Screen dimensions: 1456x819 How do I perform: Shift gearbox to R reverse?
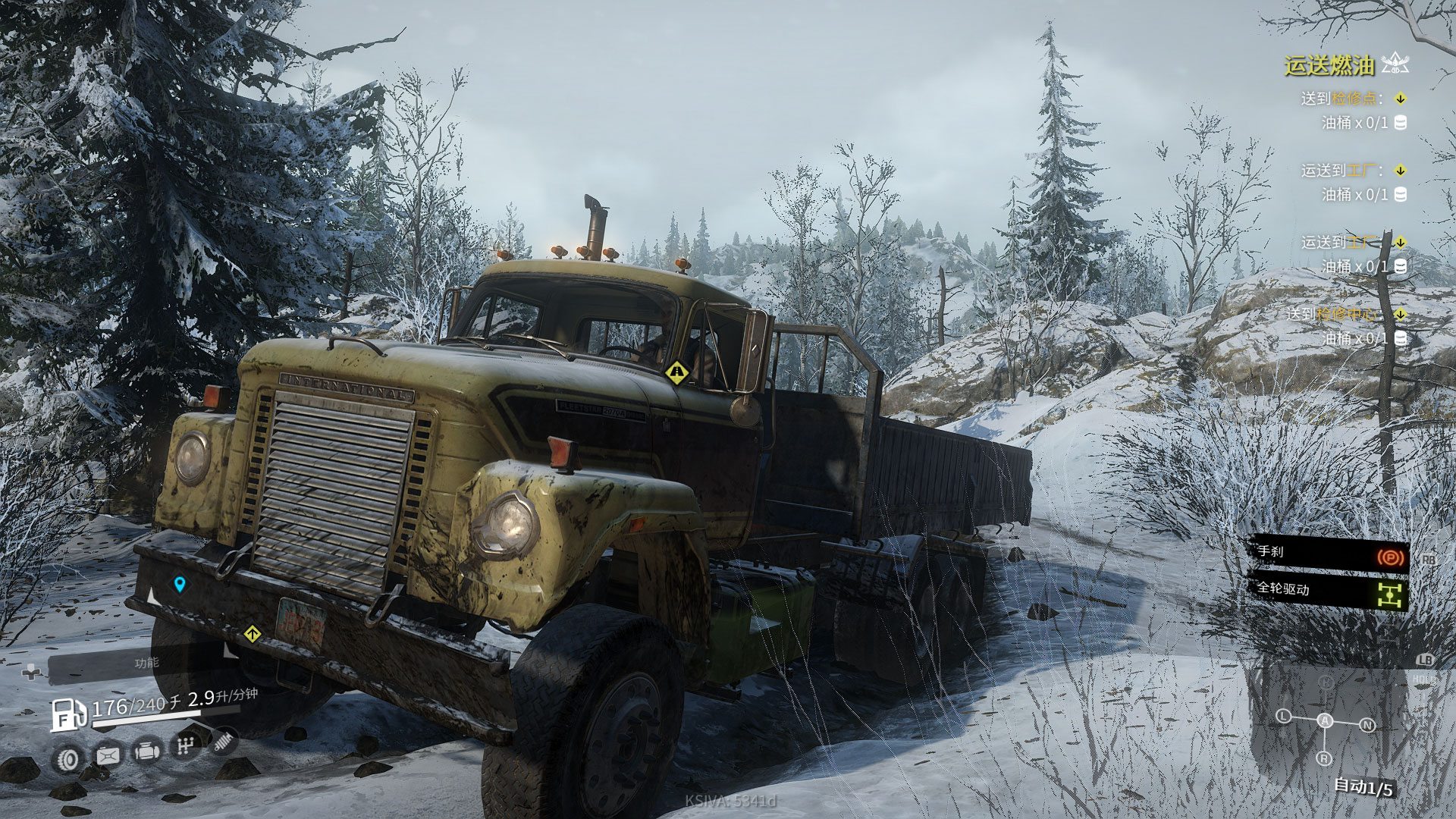point(1324,758)
